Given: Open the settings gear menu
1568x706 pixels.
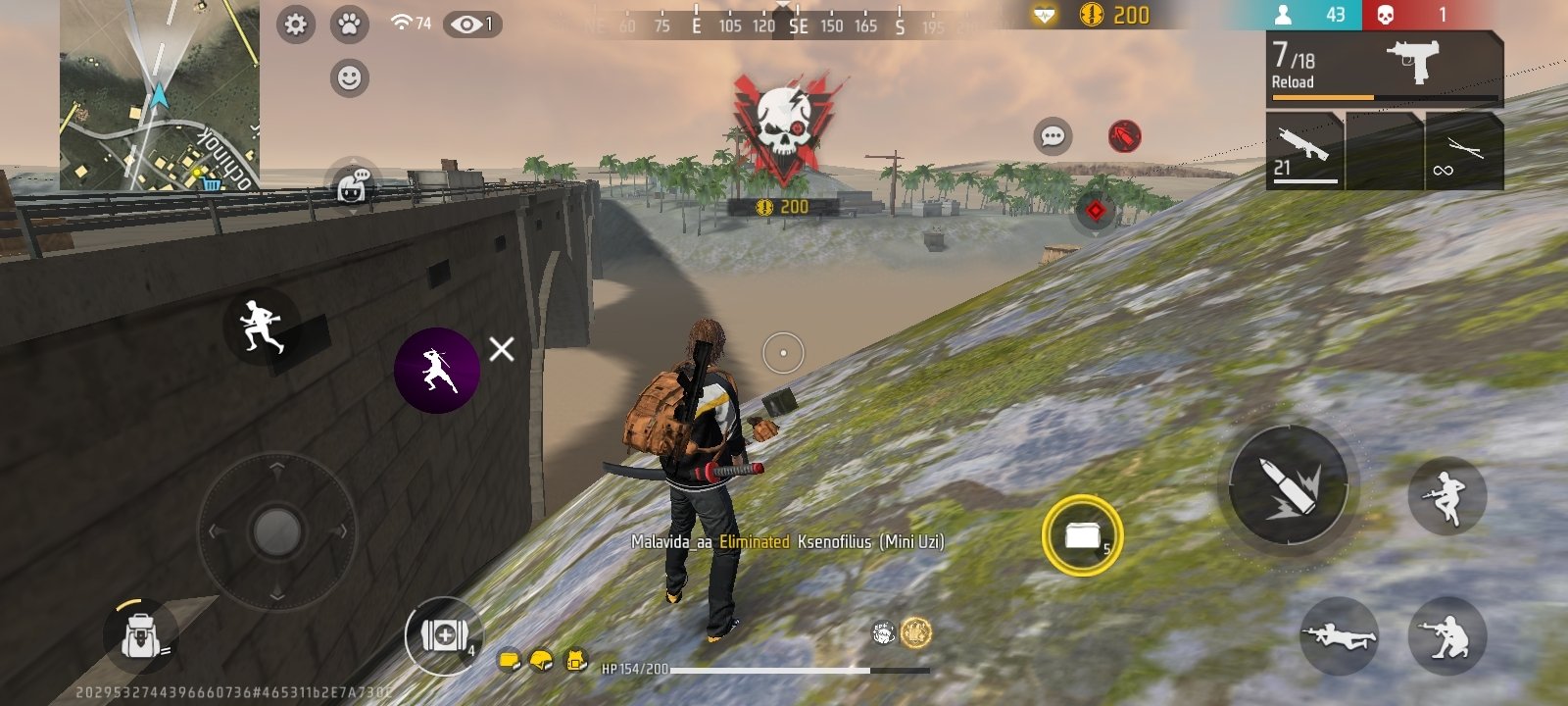Looking at the screenshot, I should pyautogui.click(x=295, y=25).
